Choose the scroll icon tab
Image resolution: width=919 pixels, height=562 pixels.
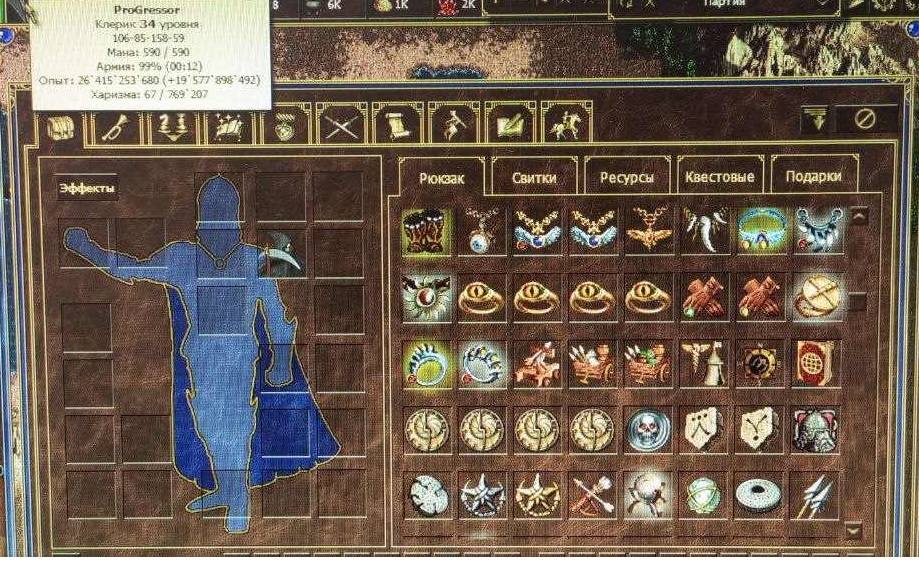coord(396,125)
